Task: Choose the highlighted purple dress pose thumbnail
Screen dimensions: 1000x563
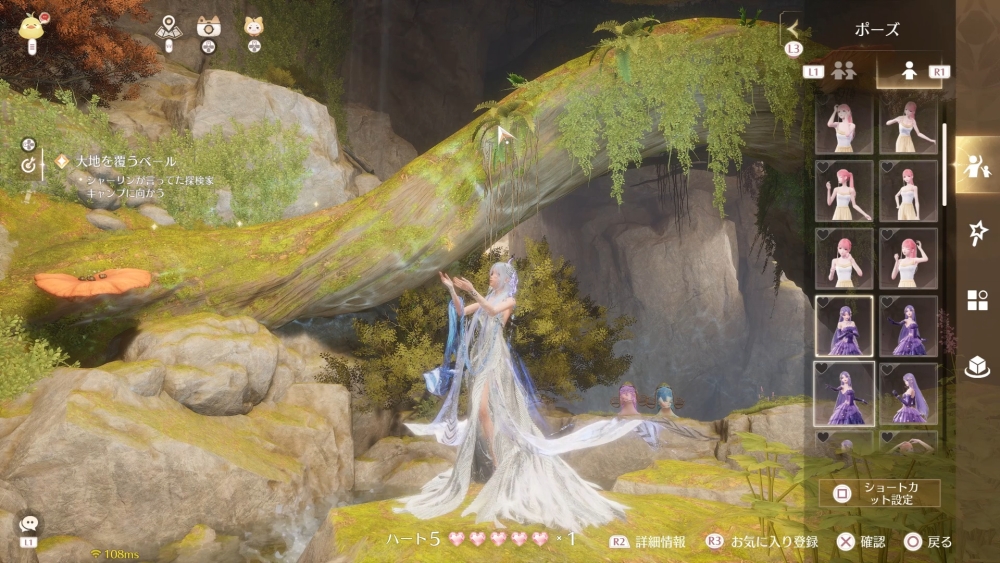Action: (844, 326)
